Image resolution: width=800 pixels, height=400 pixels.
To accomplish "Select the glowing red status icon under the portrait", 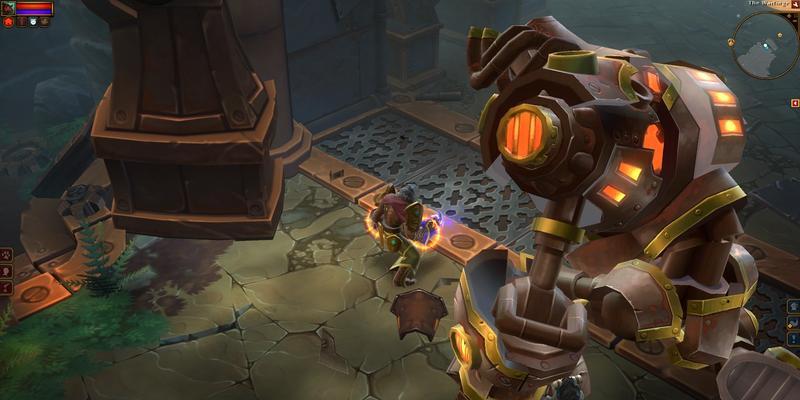I will (7, 21).
